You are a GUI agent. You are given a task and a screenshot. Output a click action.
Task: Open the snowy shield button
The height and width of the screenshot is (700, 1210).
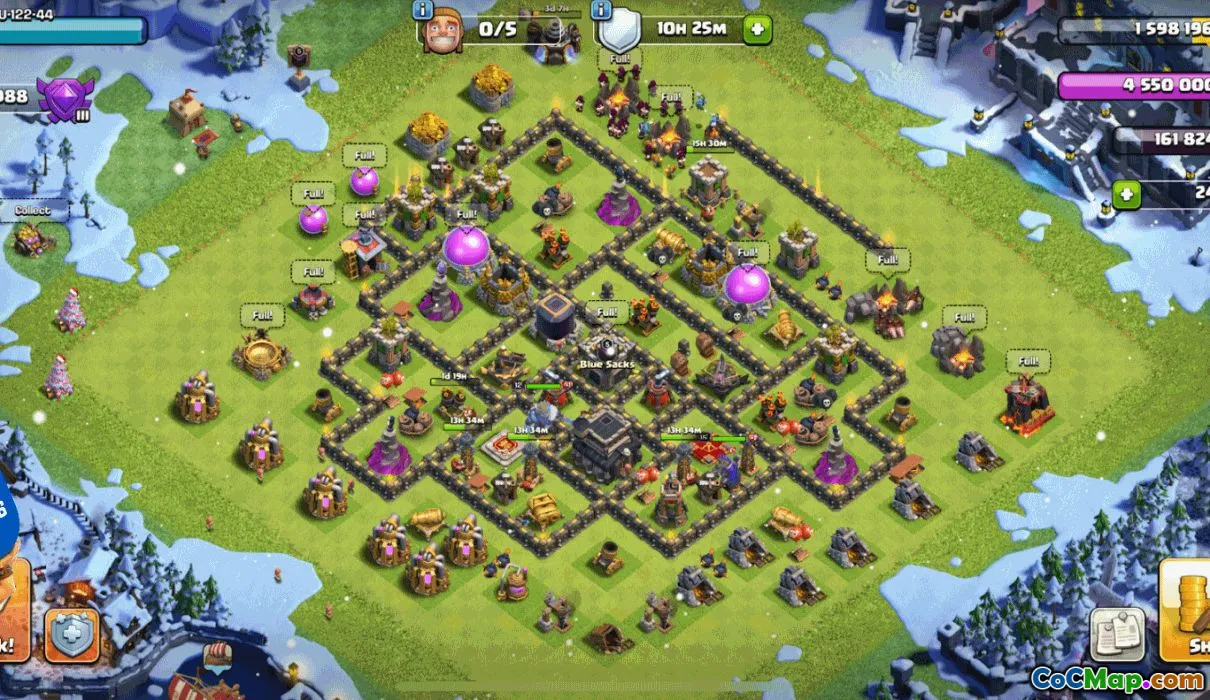tap(72, 635)
